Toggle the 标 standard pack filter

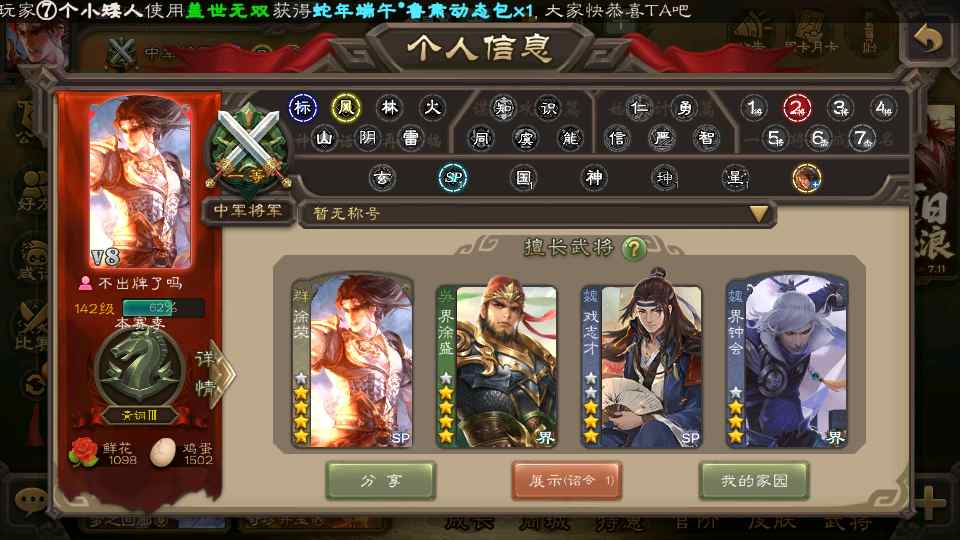303,108
